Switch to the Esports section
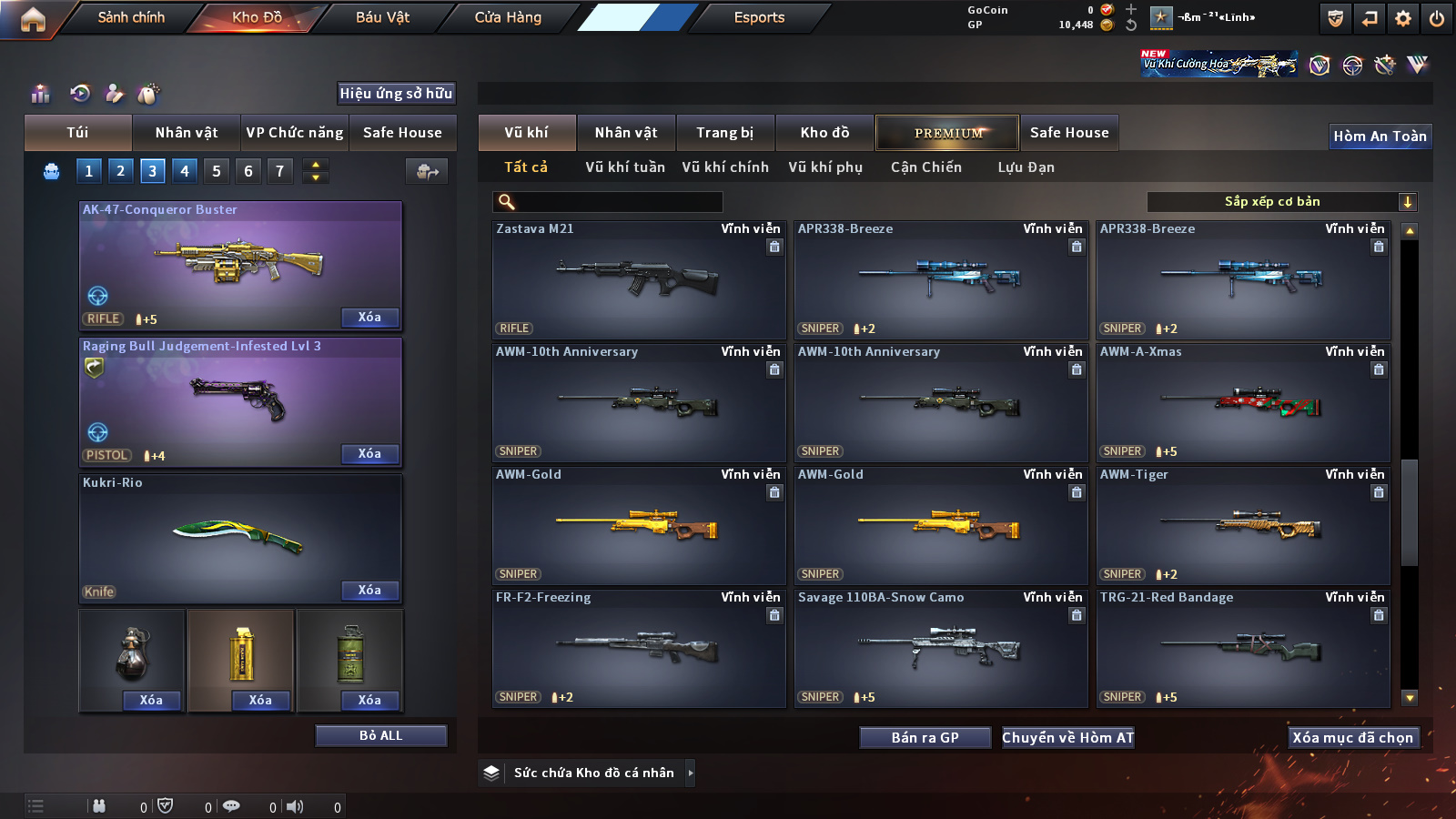1456x819 pixels. click(x=759, y=17)
